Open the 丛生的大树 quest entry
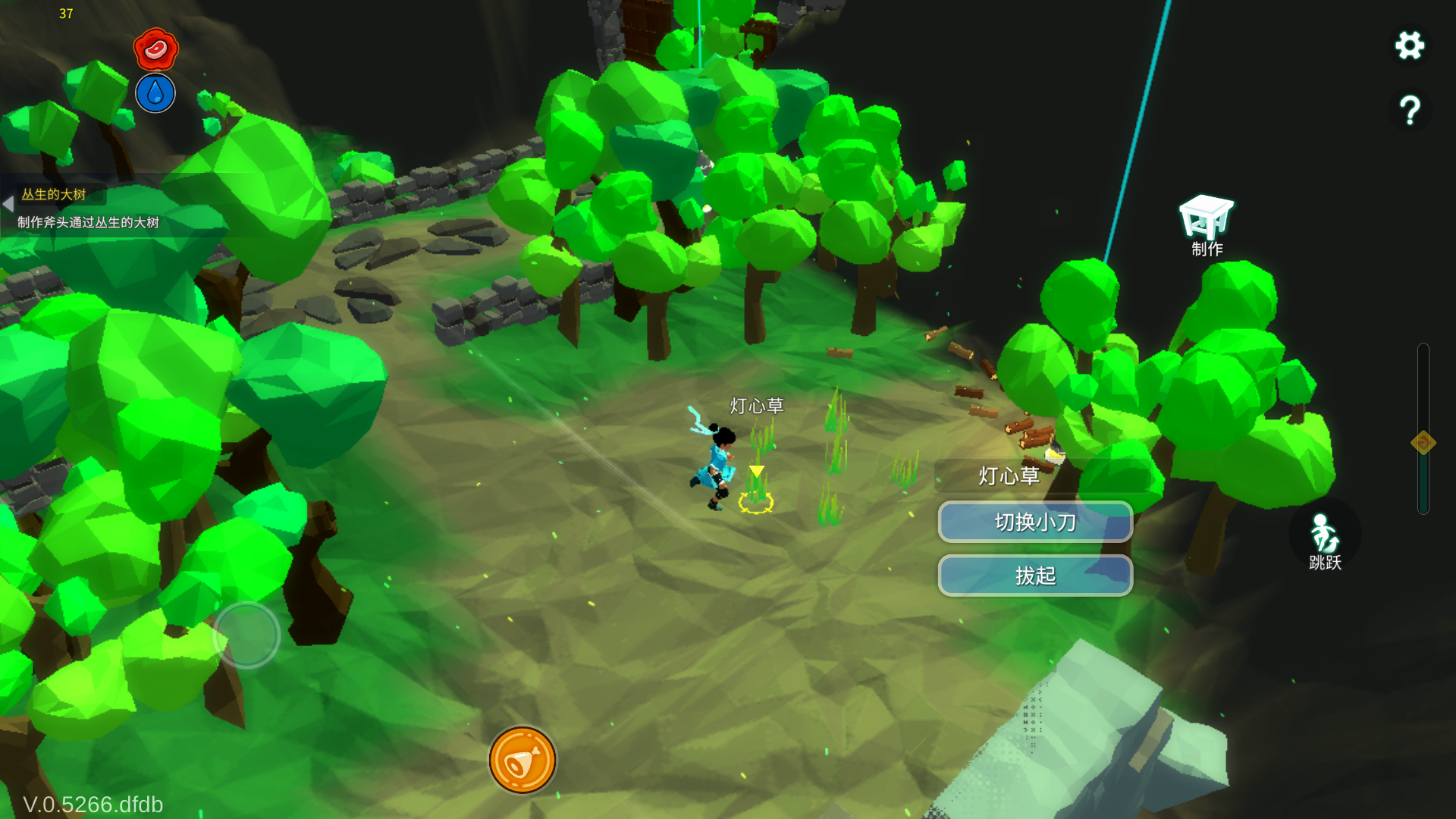 point(54,195)
